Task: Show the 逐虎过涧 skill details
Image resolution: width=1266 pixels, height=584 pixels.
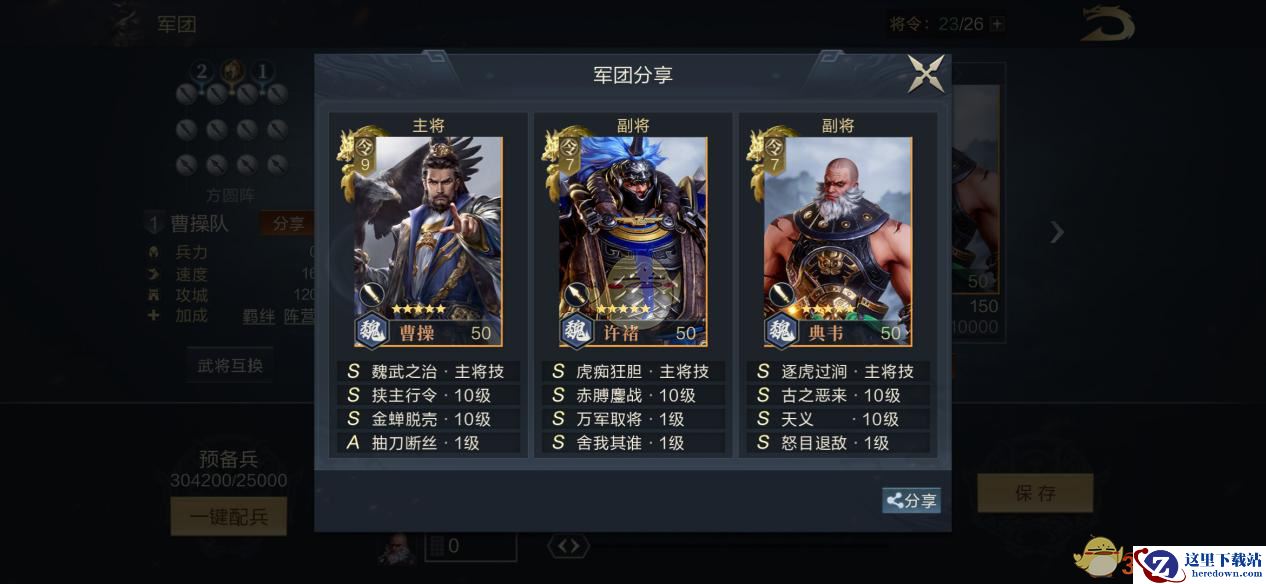Action: pyautogui.click(x=837, y=371)
